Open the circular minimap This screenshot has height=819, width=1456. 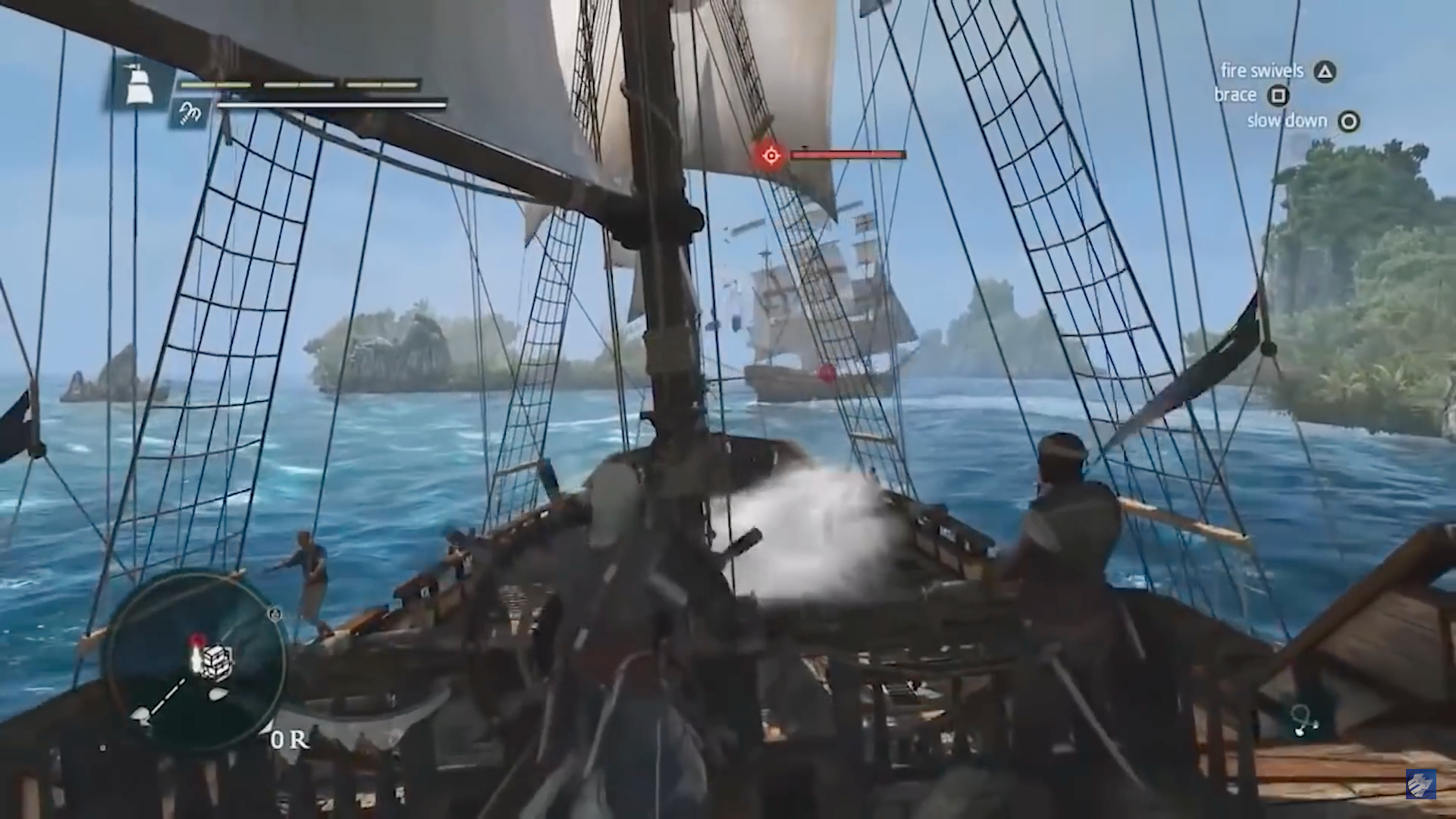coord(196,661)
